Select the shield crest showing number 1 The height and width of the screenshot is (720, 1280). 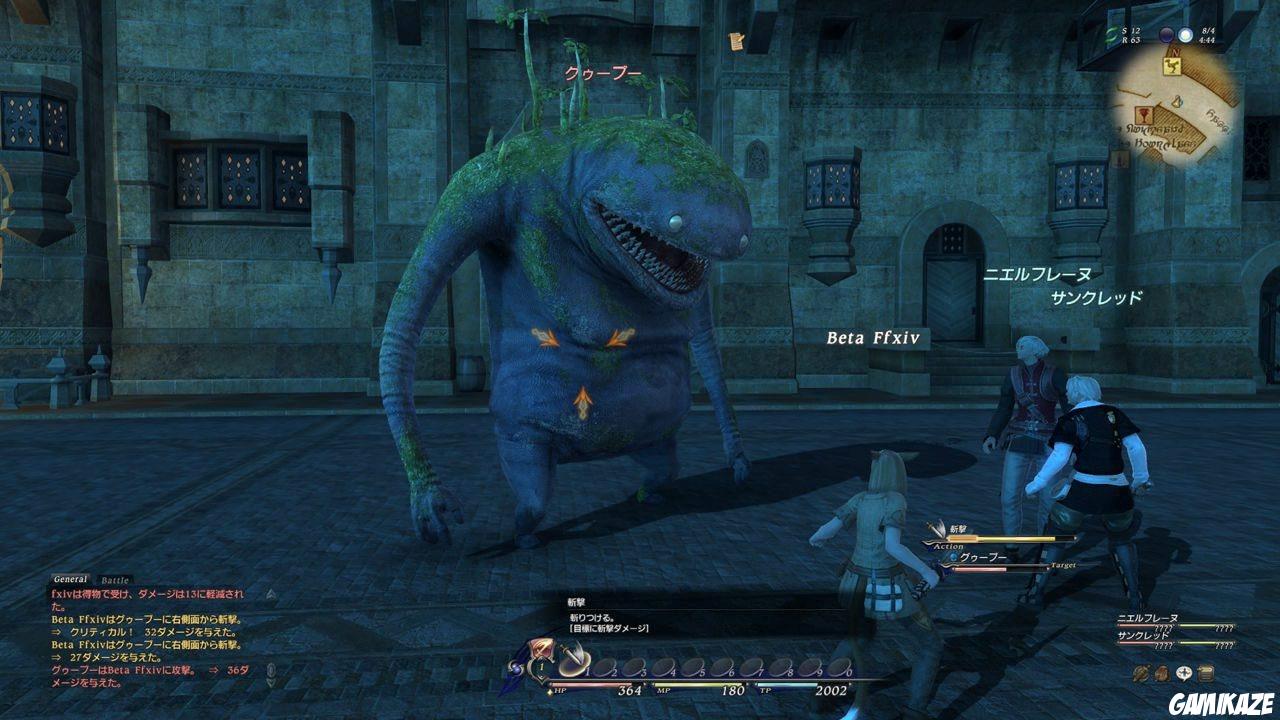tap(540, 666)
